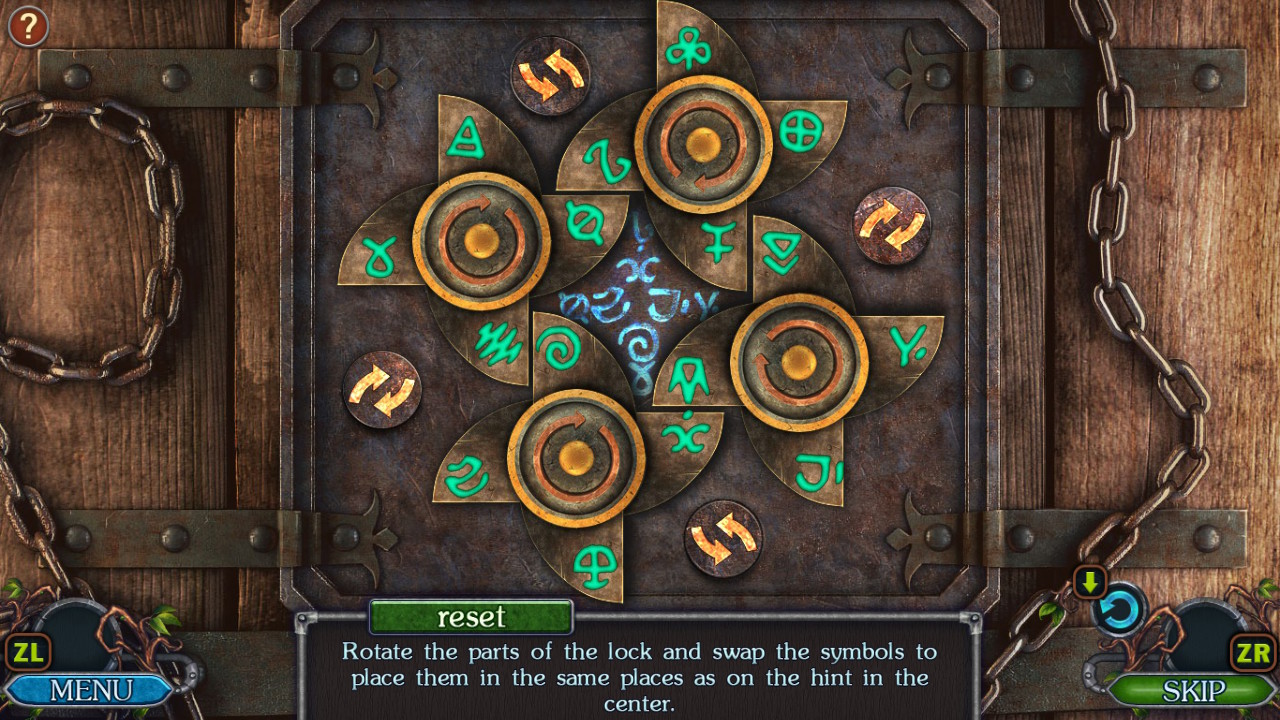Click the left swap-arrows disc
This screenshot has height=720, width=1280.
point(381,391)
